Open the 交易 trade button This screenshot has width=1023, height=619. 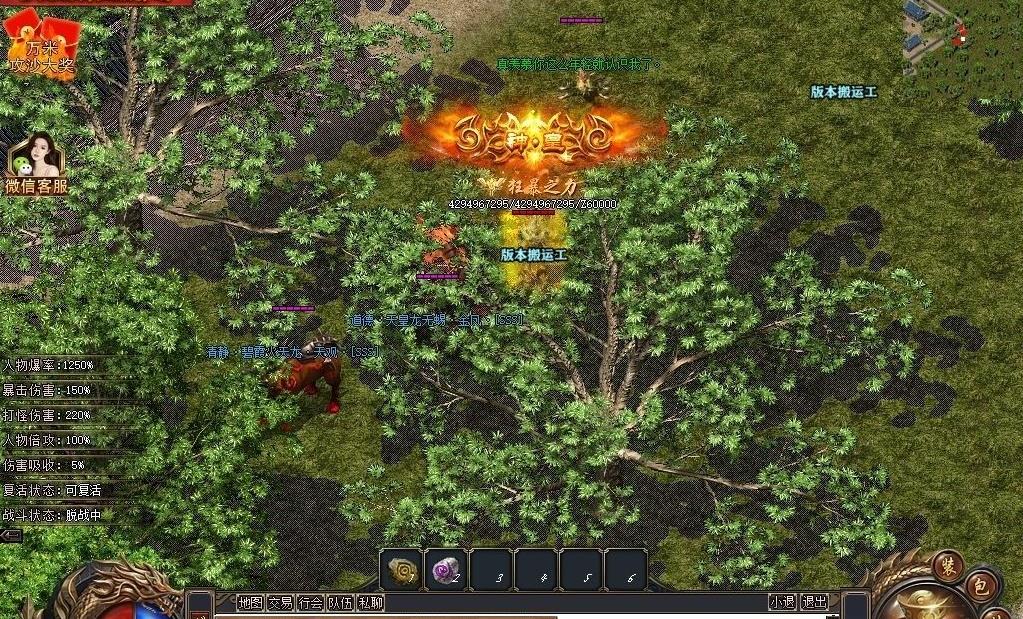280,602
